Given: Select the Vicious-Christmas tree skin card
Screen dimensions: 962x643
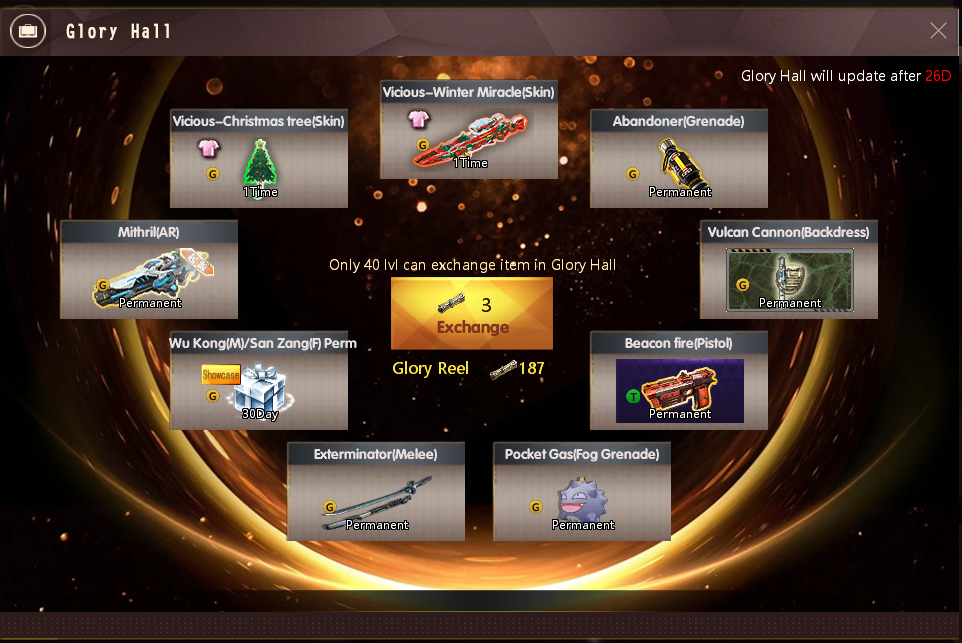Looking at the screenshot, I should (259, 159).
